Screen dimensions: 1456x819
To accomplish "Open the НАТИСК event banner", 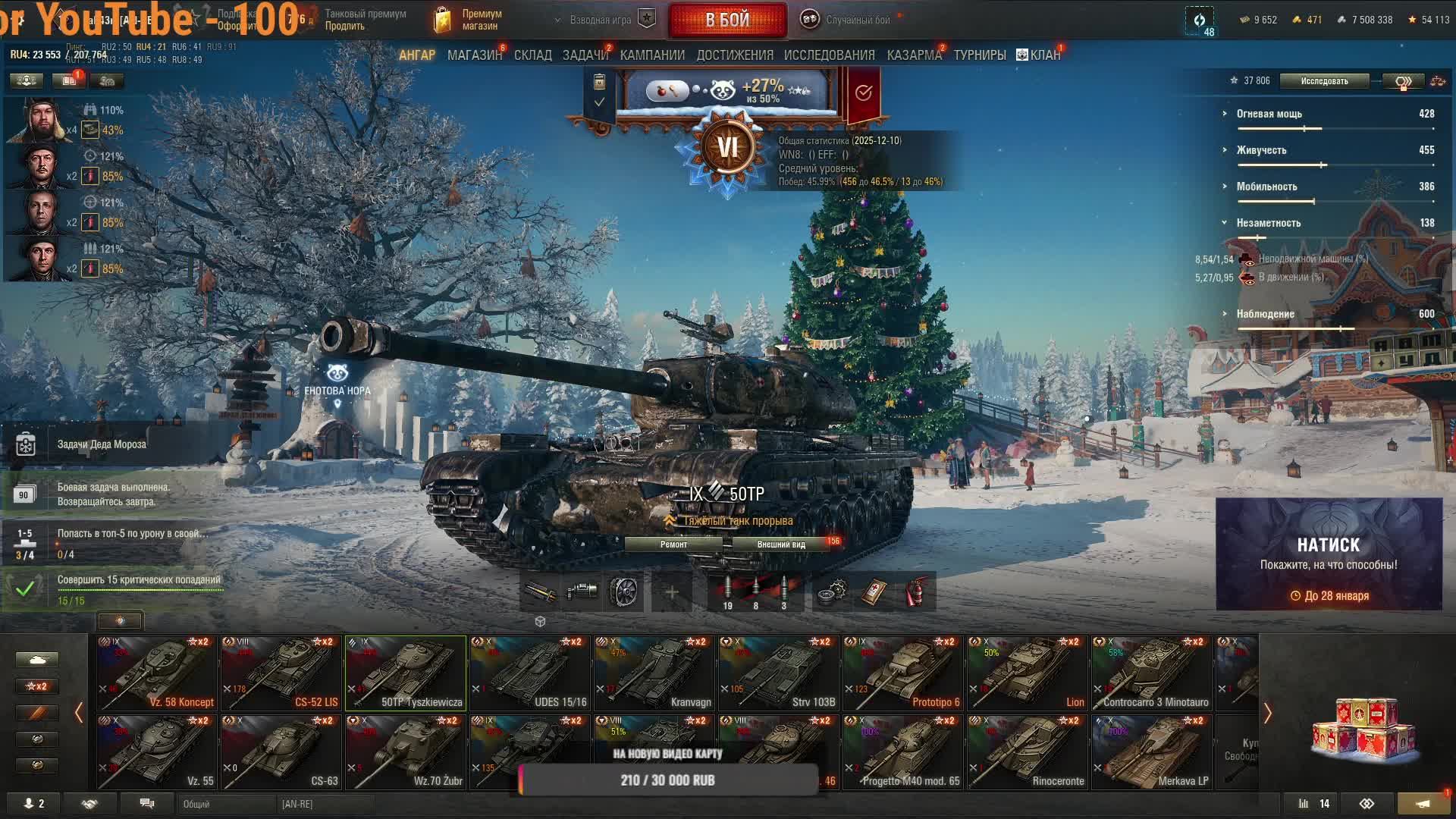I will click(1329, 554).
